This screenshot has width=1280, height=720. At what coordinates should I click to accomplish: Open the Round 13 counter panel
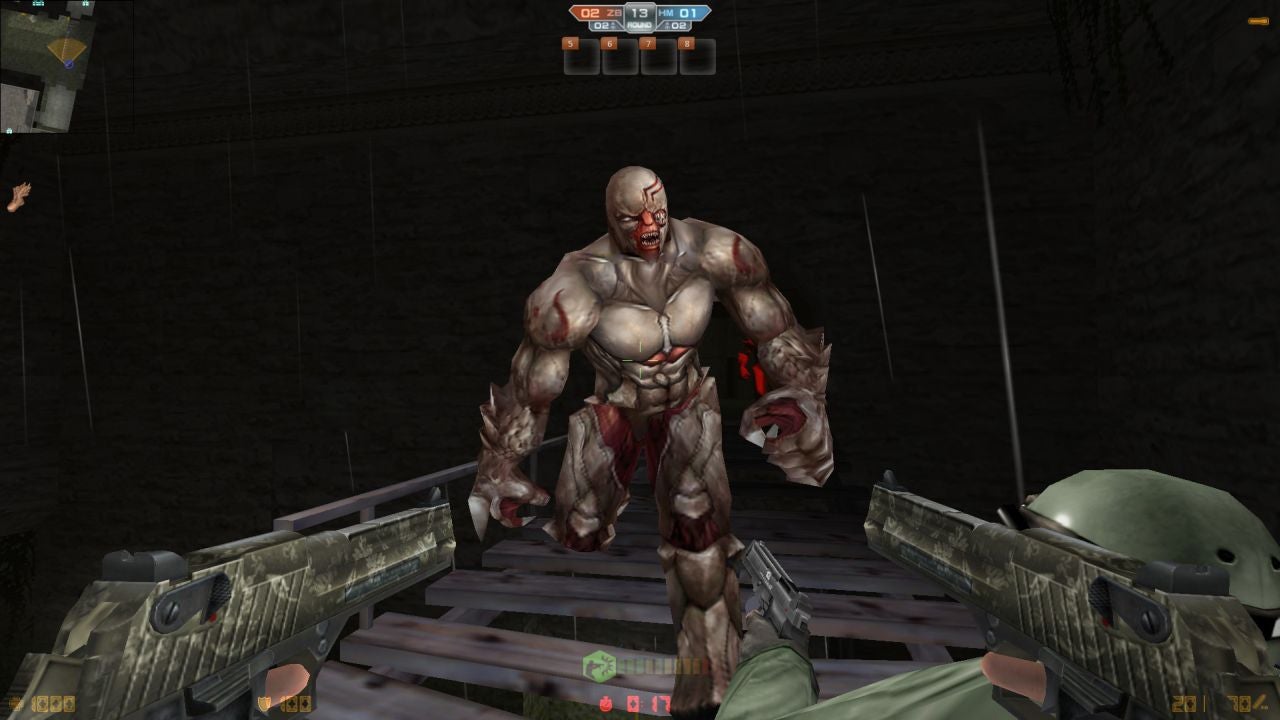click(x=640, y=16)
